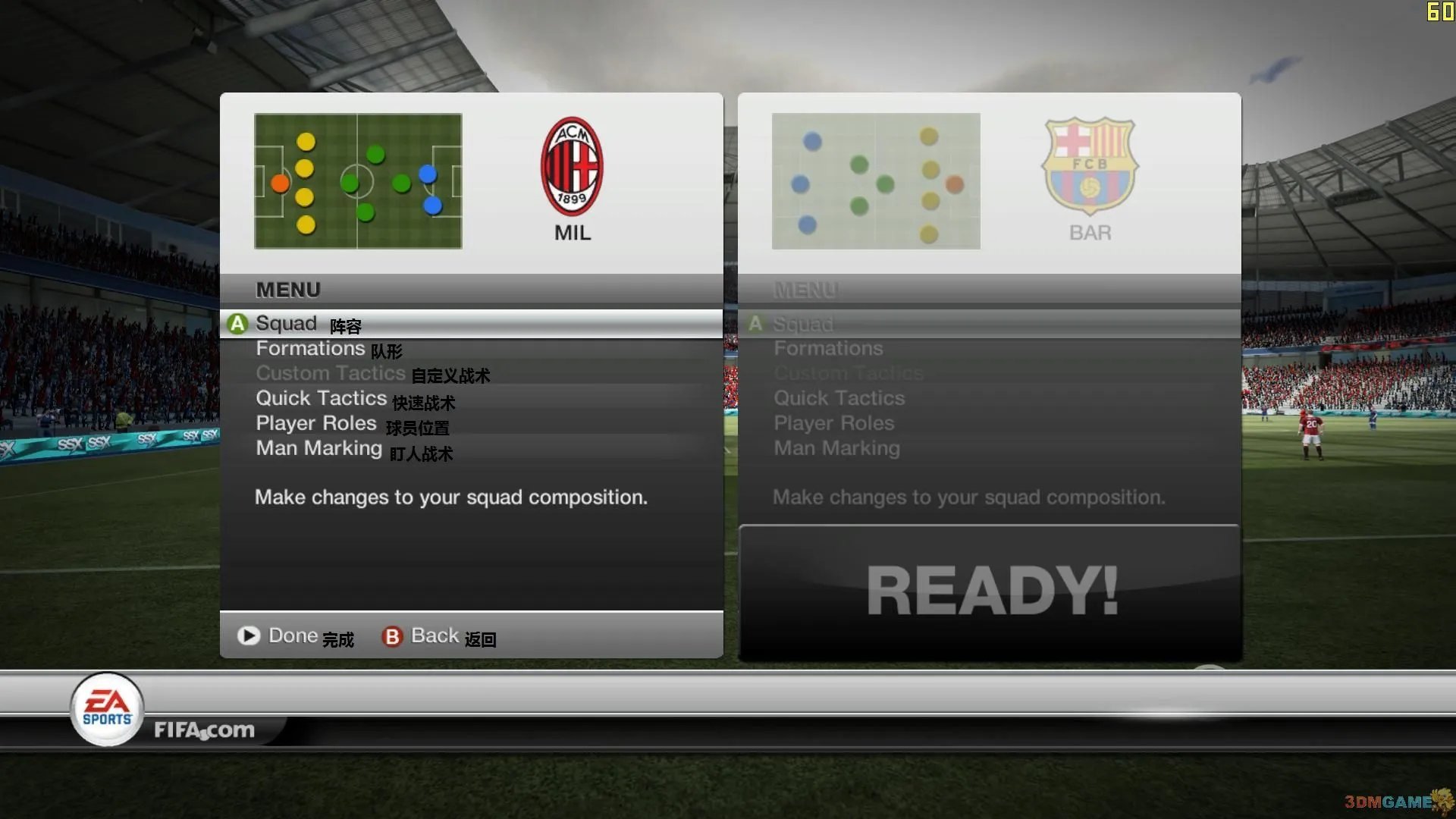Click the FIFA.com link in the footer
The image size is (1456, 819).
(x=204, y=730)
